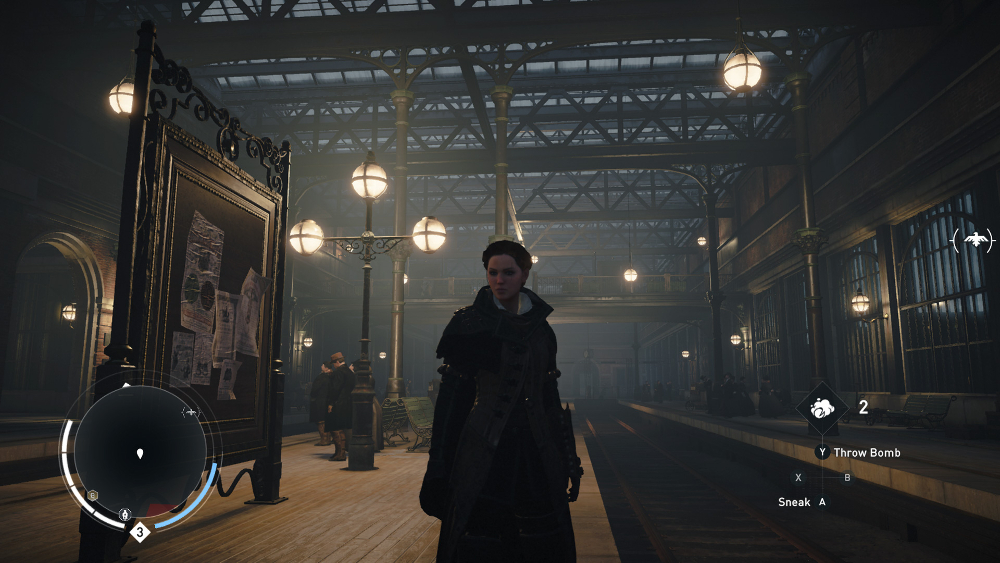Click the eagle marker on the minimap
The image size is (1000, 563).
190,412
